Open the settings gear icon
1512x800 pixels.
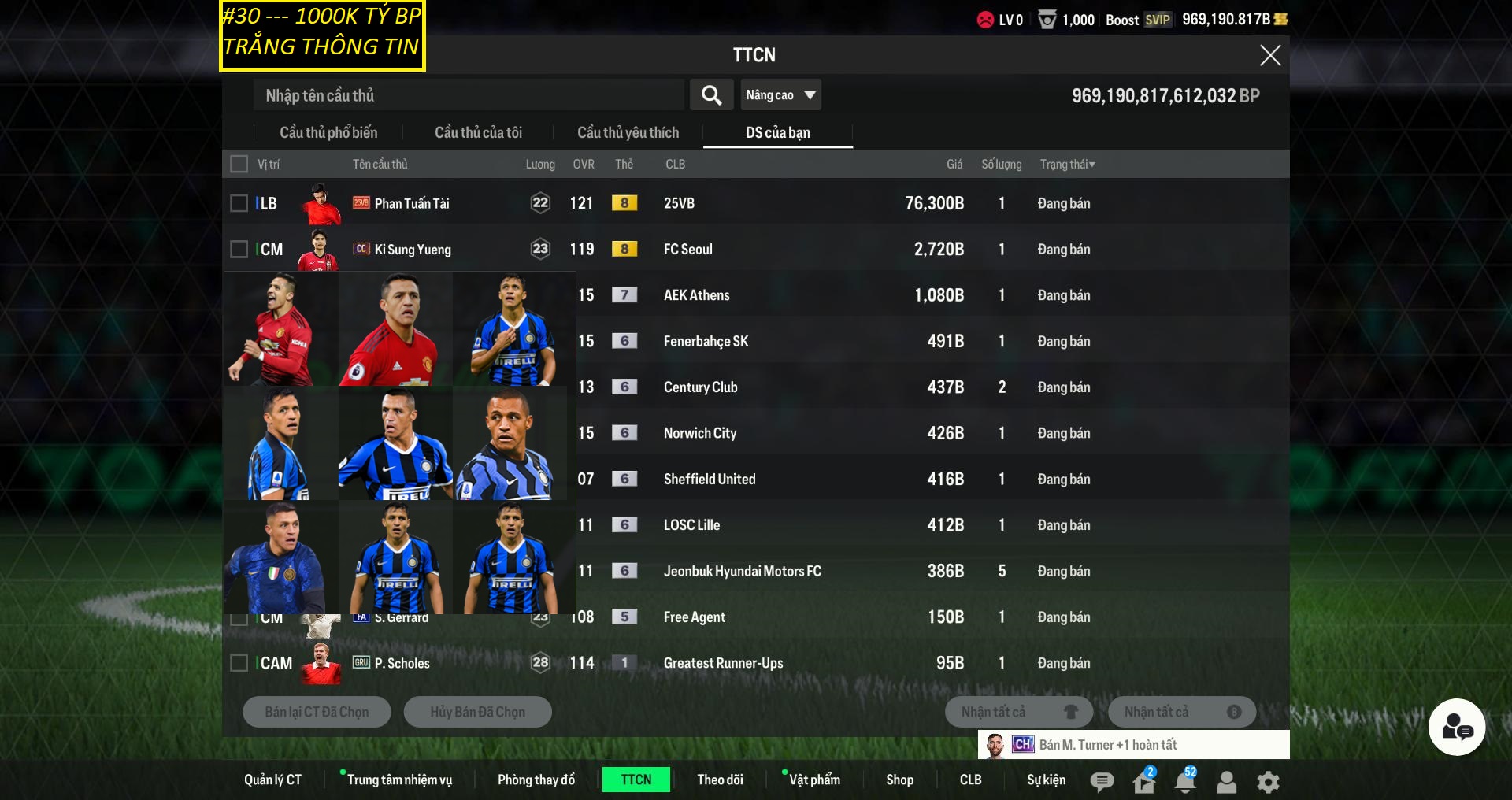coord(1268,782)
